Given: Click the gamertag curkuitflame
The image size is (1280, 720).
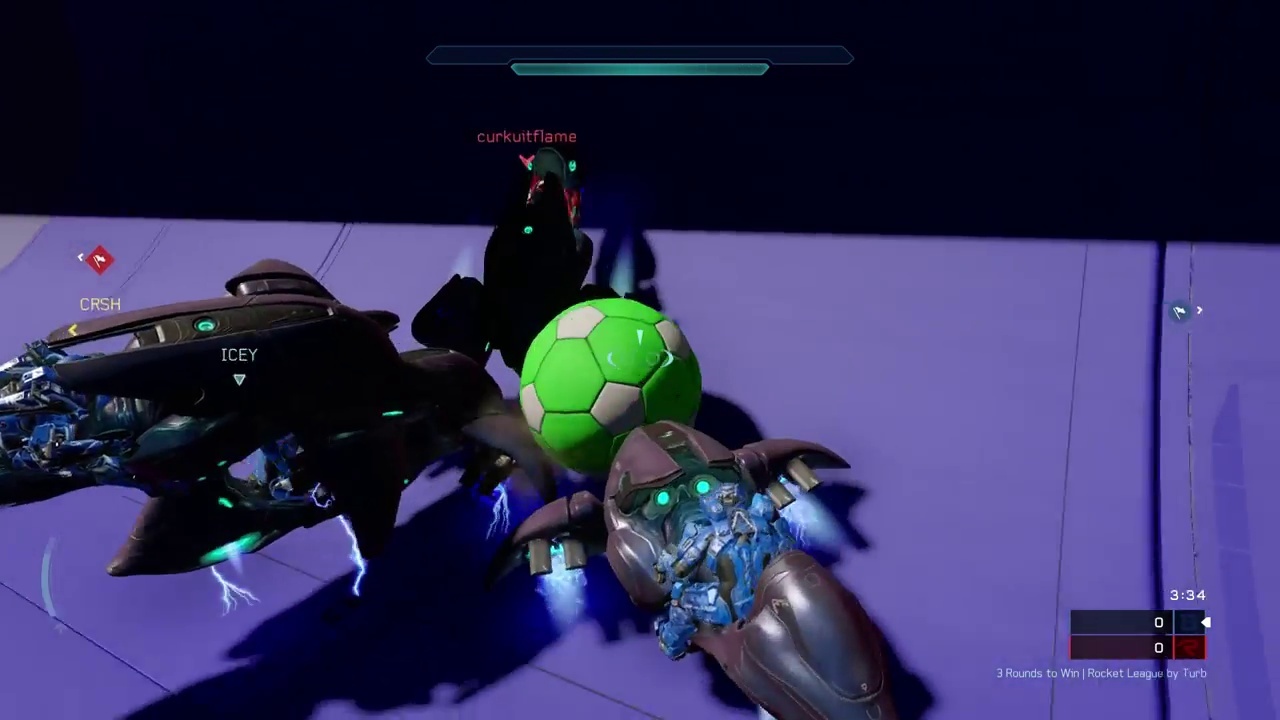Looking at the screenshot, I should [527, 136].
